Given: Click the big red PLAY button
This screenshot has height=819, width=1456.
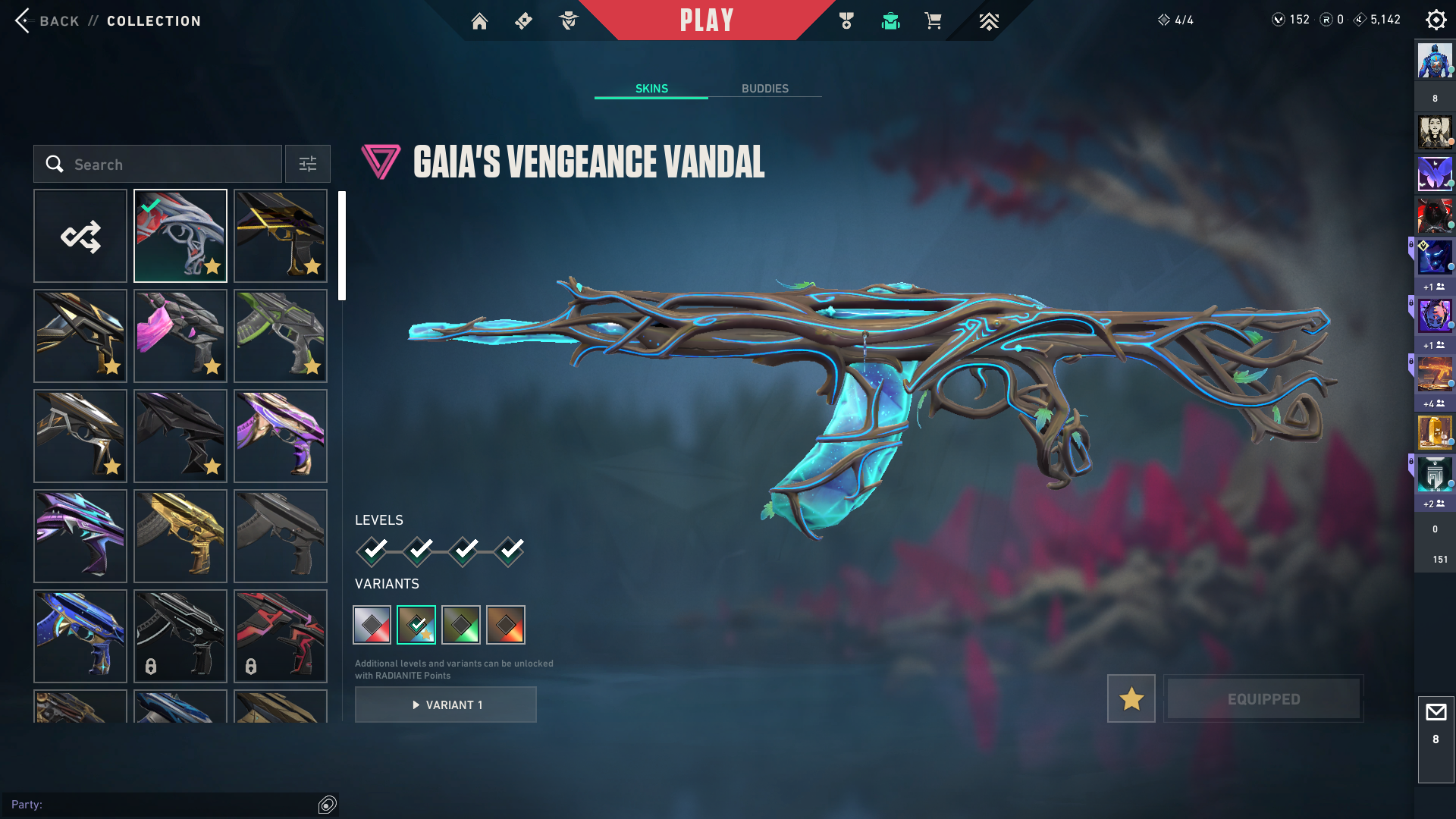Looking at the screenshot, I should pos(707,20).
